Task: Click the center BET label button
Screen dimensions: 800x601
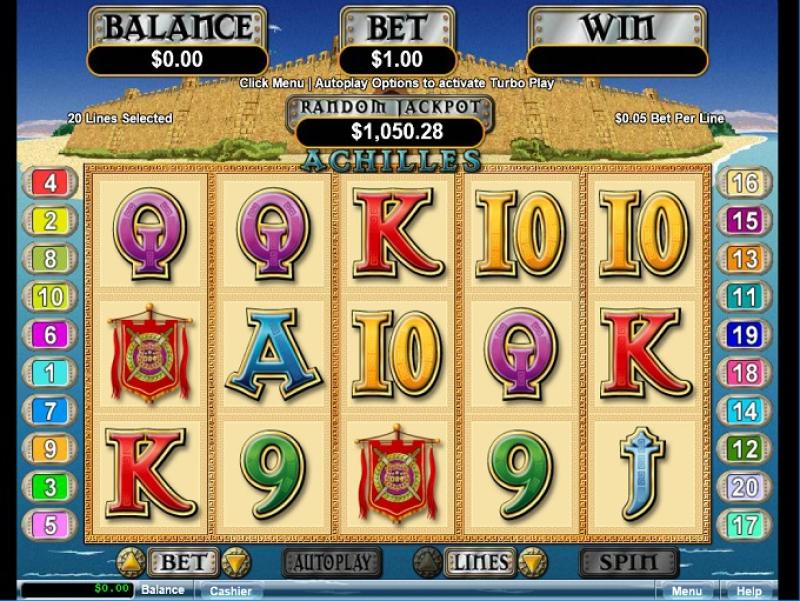Action: point(182,562)
